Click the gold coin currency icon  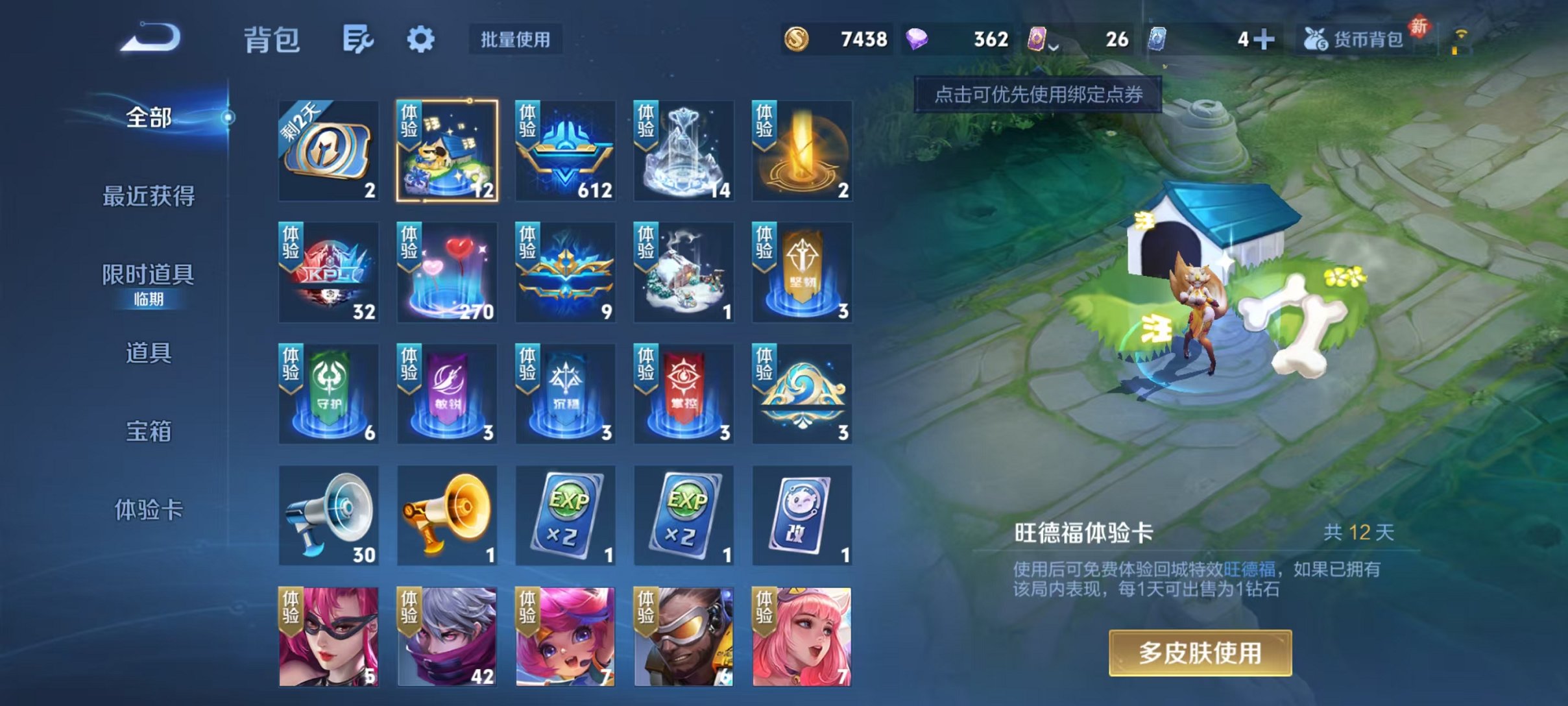click(x=800, y=40)
